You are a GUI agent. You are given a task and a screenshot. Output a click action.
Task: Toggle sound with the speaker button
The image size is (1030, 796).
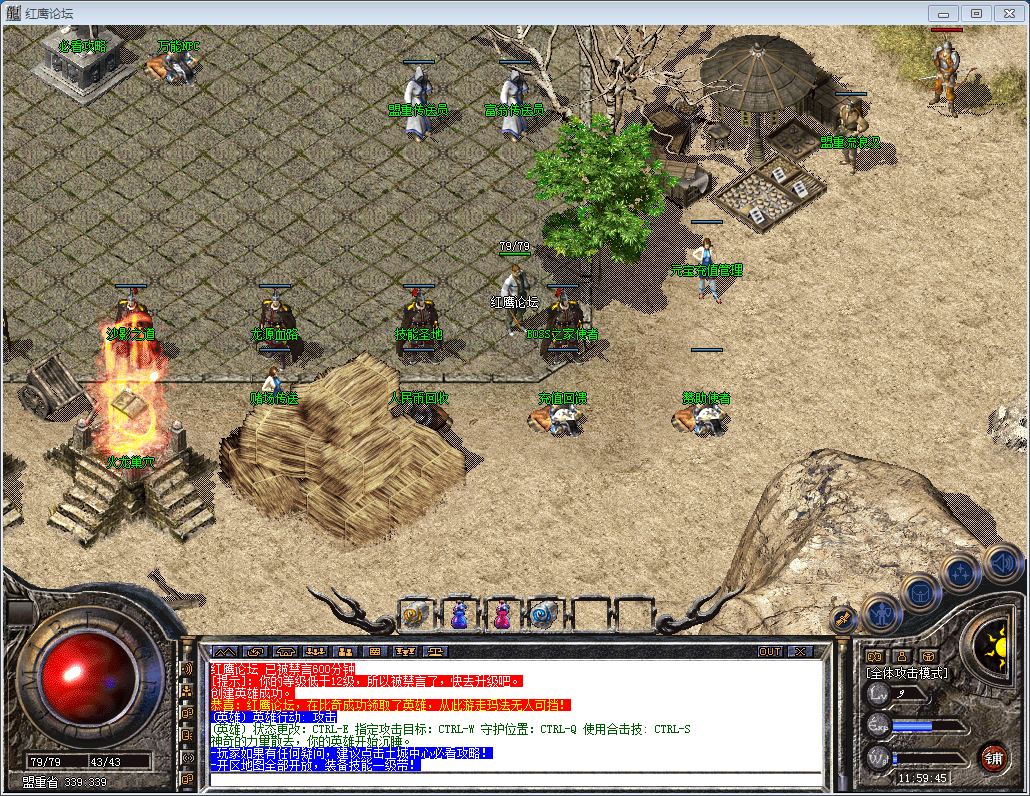(1001, 562)
